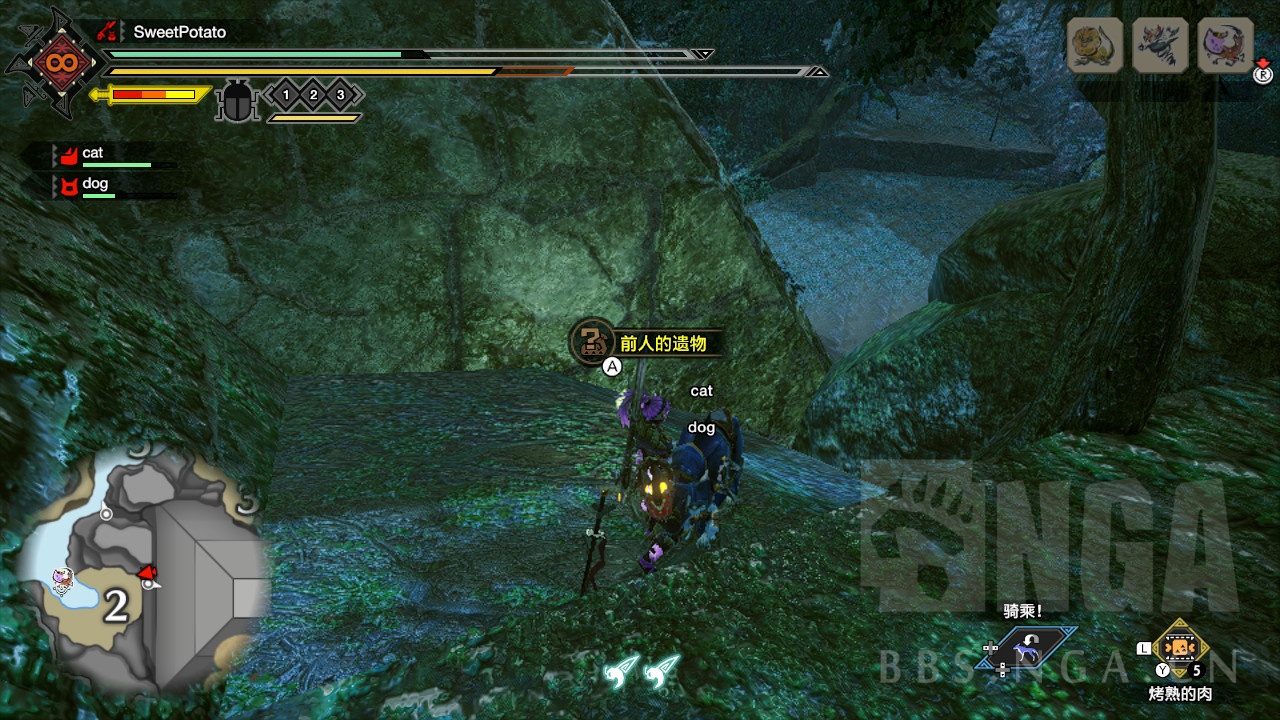
Task: Activate the Palamute ride action icon
Action: point(1027,651)
